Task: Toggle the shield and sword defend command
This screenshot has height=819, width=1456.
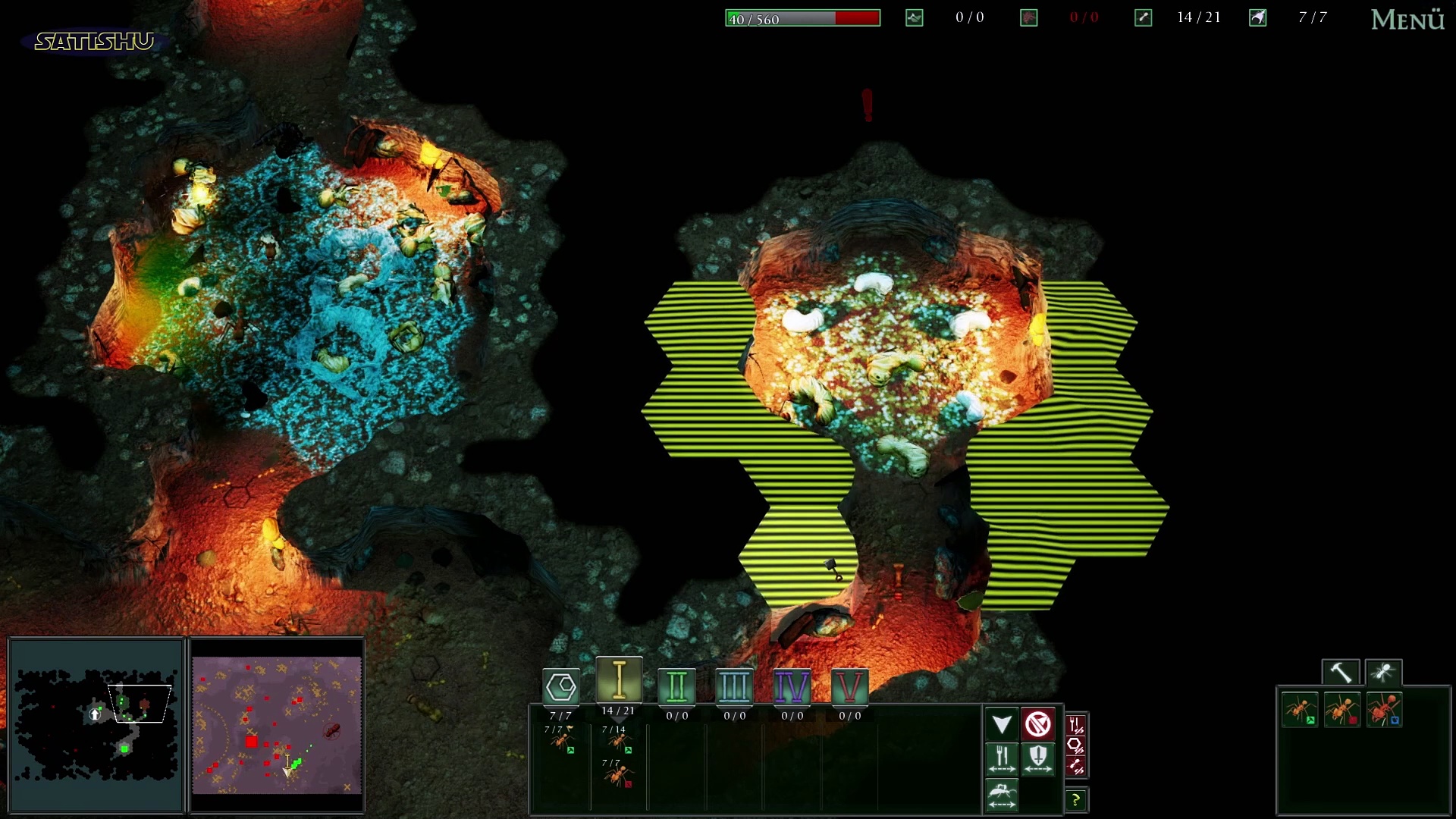Action: [1038, 758]
